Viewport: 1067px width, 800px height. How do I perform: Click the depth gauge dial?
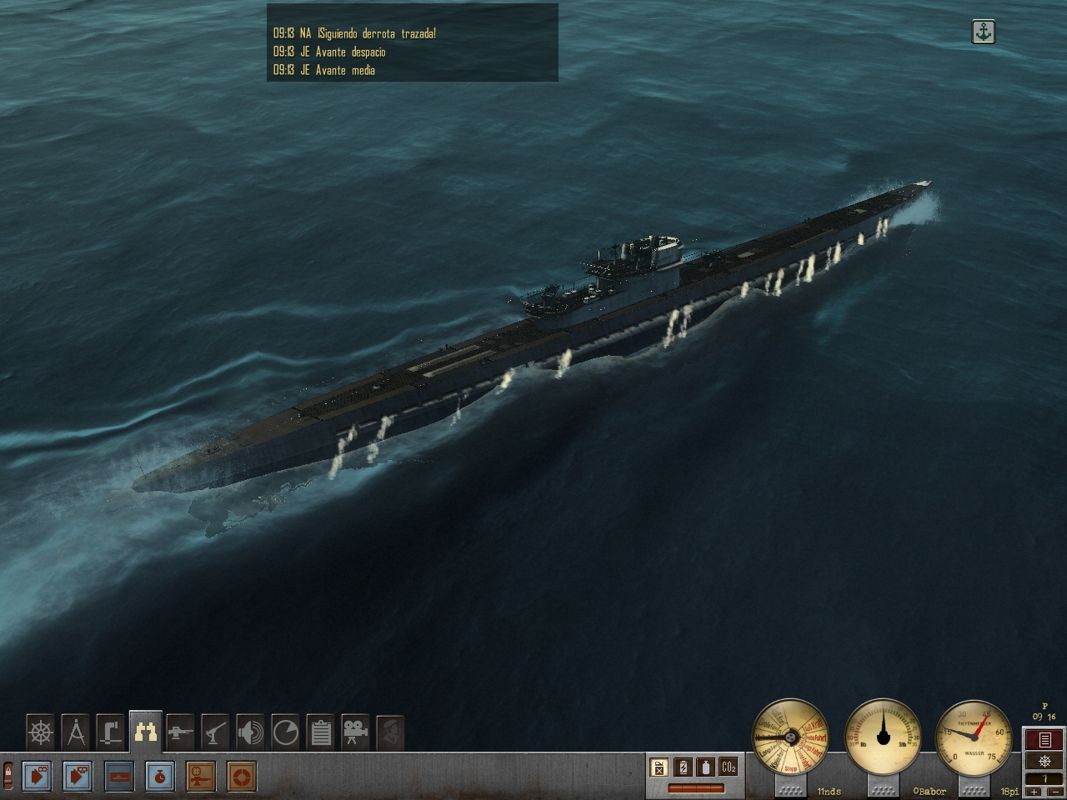click(x=975, y=737)
